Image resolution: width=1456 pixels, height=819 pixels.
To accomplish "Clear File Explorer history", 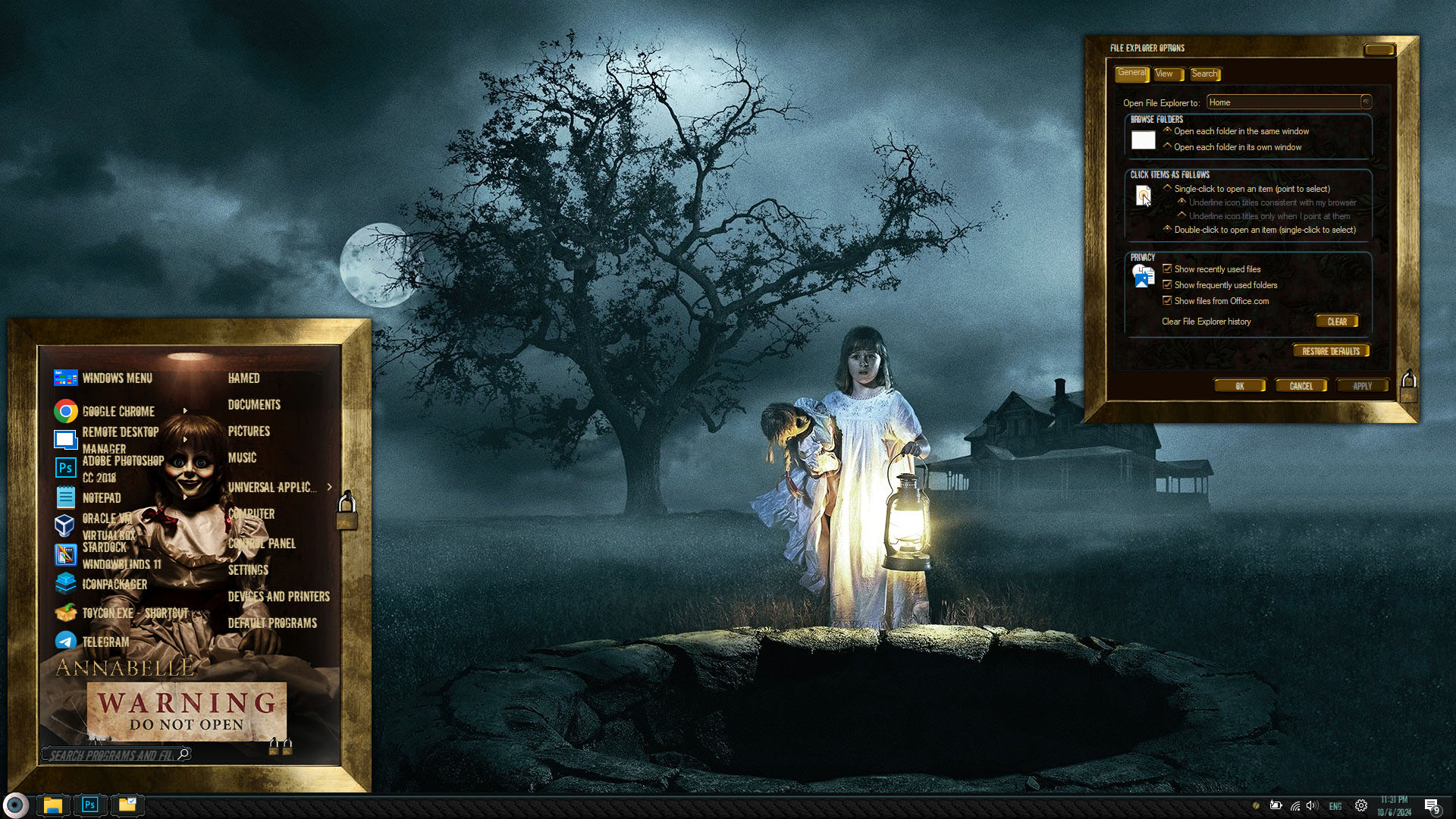I will [x=1336, y=322].
